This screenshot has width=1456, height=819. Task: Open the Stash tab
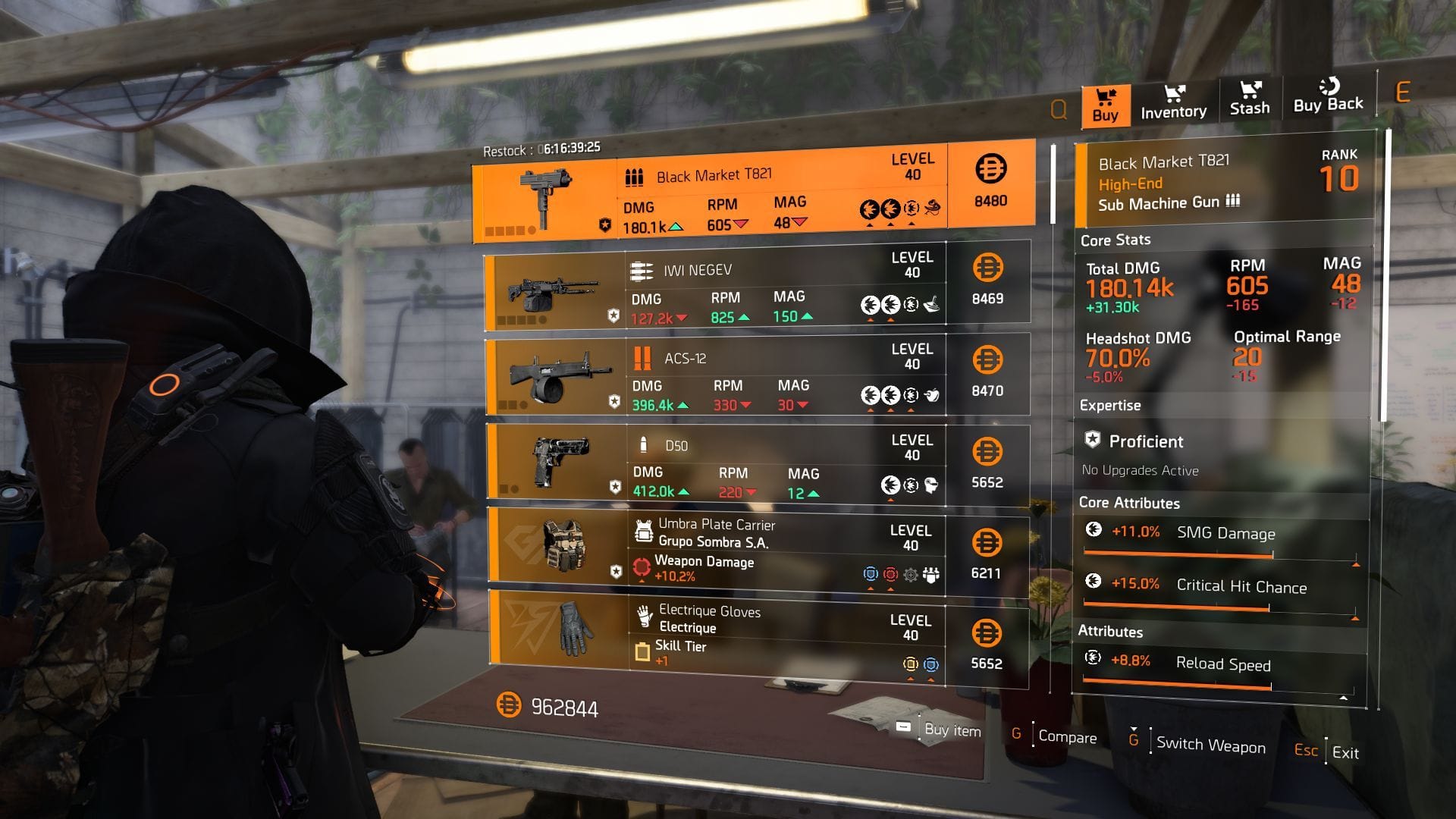click(1249, 100)
